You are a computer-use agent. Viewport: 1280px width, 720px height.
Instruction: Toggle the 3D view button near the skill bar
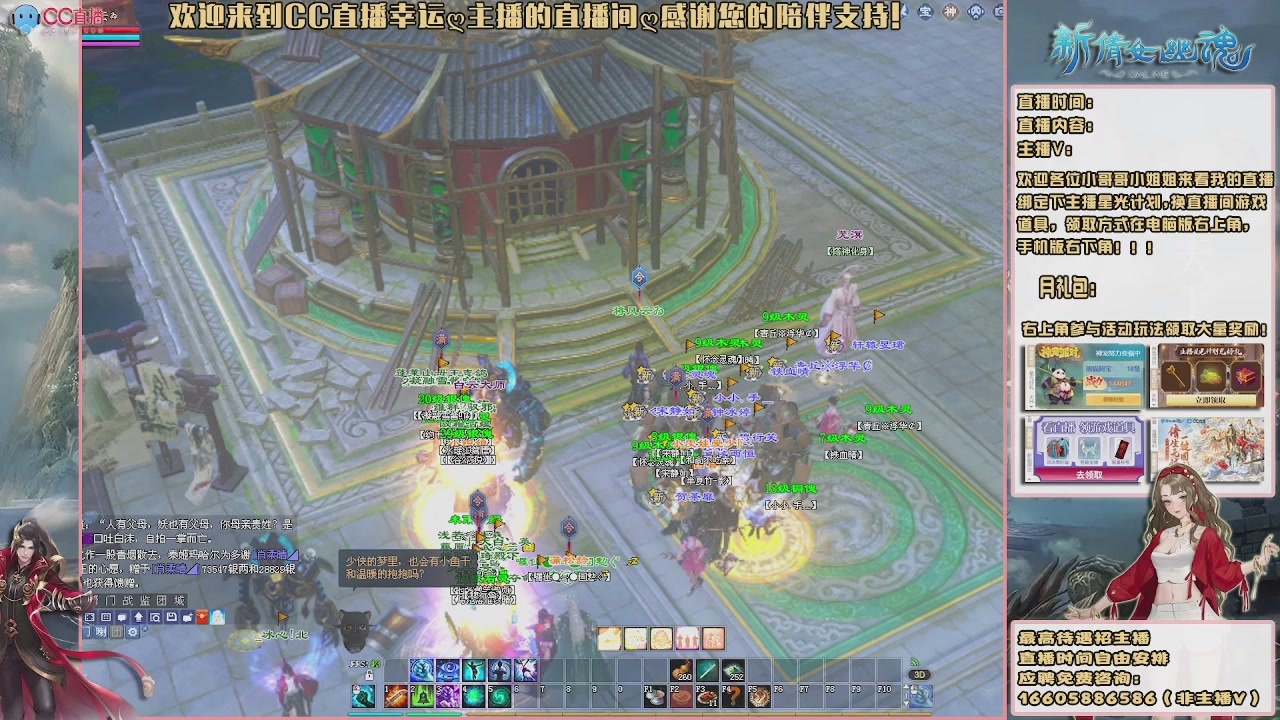coord(921,674)
